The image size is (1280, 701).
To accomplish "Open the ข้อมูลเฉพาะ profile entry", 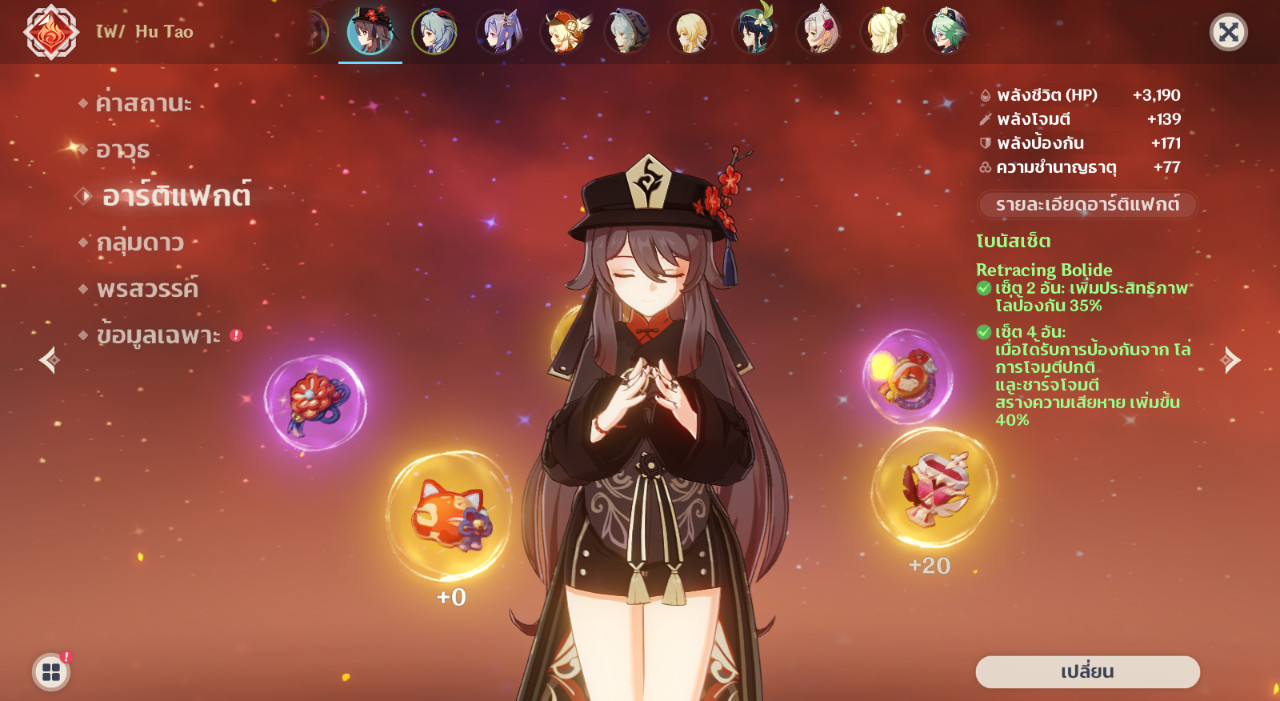I will [x=158, y=336].
